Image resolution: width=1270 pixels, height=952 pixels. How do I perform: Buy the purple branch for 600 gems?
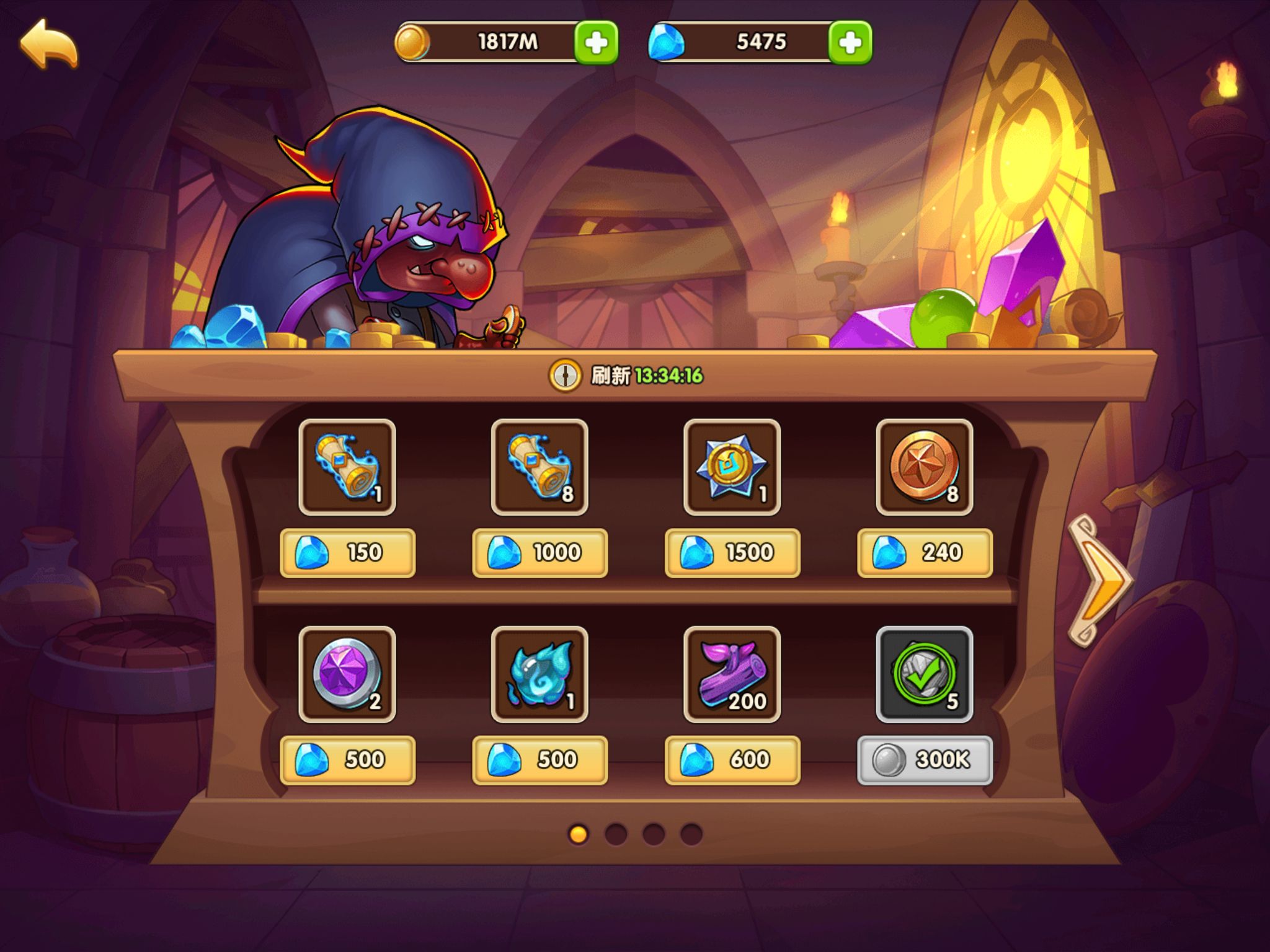pyautogui.click(x=732, y=760)
